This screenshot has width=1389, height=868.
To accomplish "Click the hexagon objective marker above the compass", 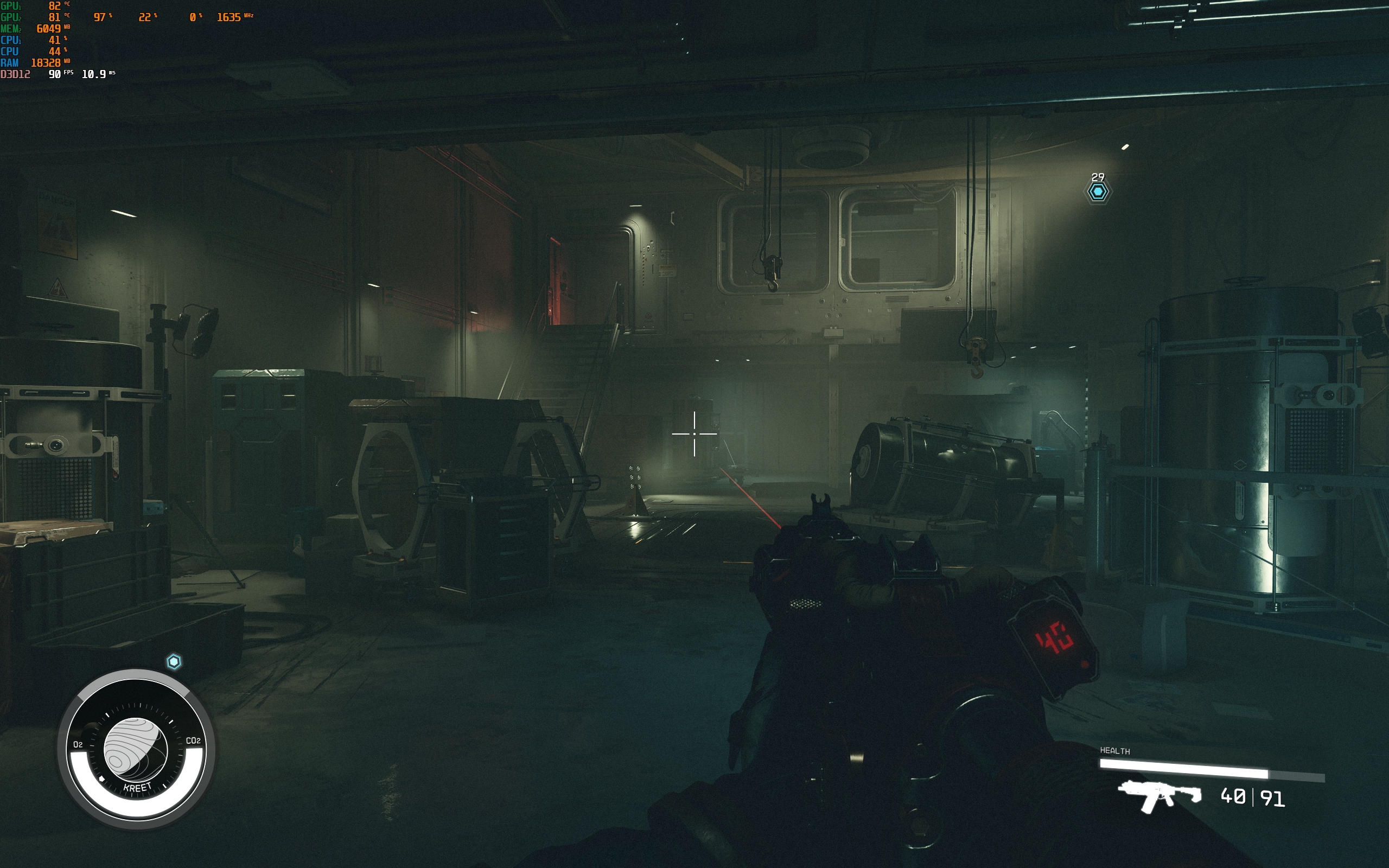I will click(x=174, y=662).
